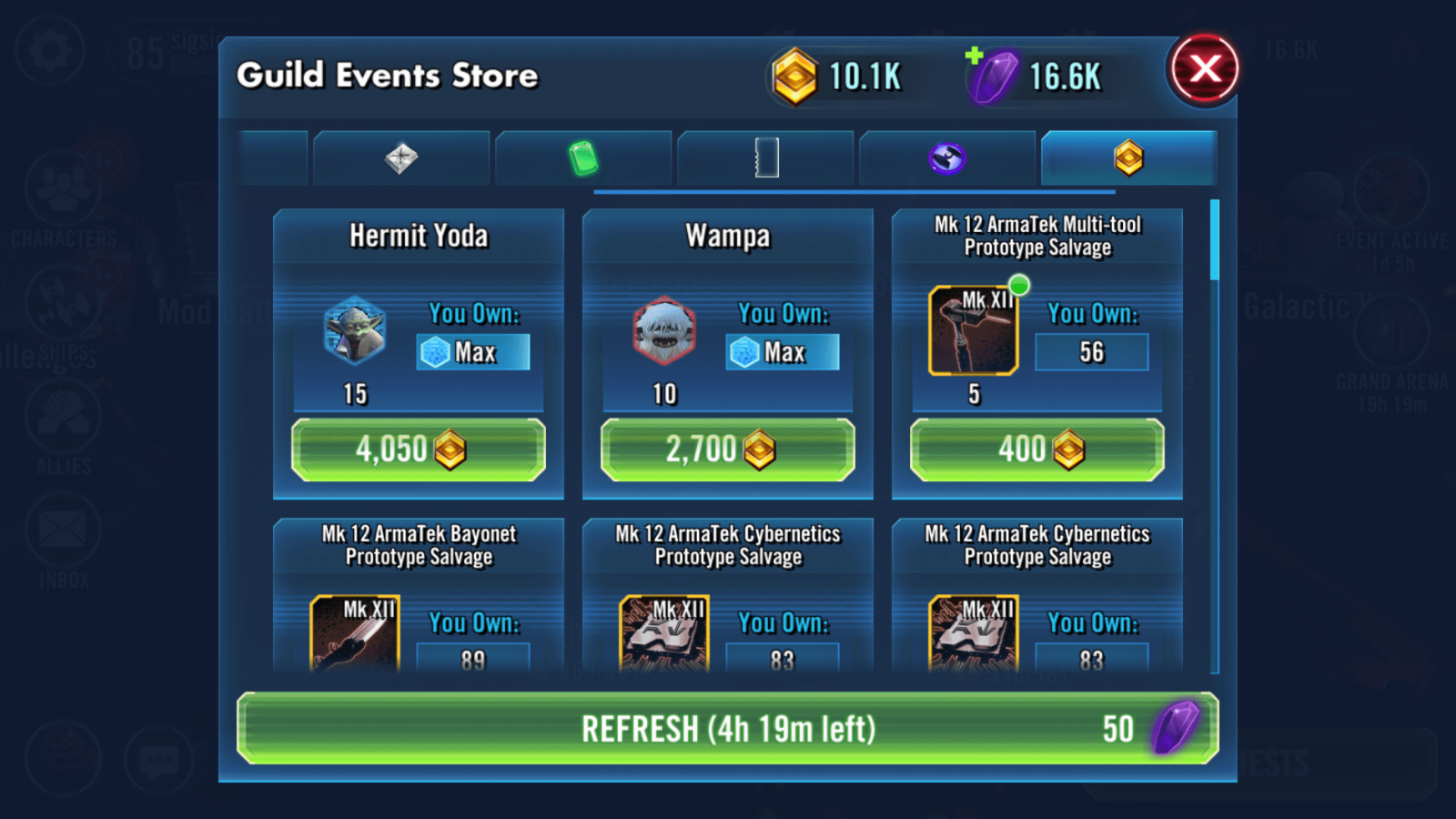Switch to the green gem store tab

click(x=583, y=158)
